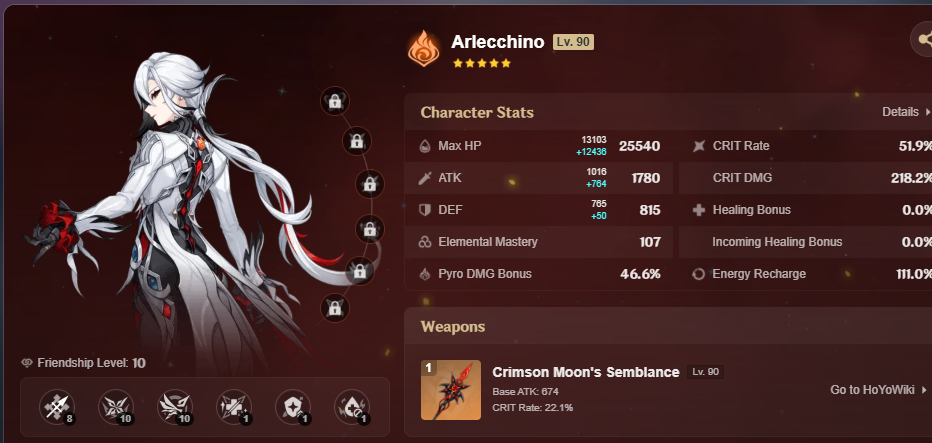The width and height of the screenshot is (932, 443).
Task: Select the crossed-arrows plus passive talent icon
Action: click(x=233, y=407)
